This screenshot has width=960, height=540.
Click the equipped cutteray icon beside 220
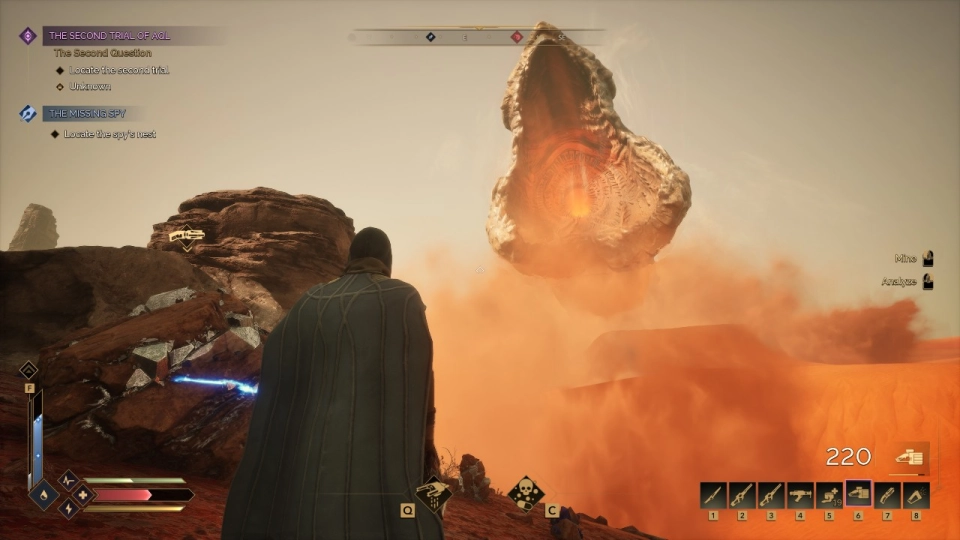click(x=909, y=457)
